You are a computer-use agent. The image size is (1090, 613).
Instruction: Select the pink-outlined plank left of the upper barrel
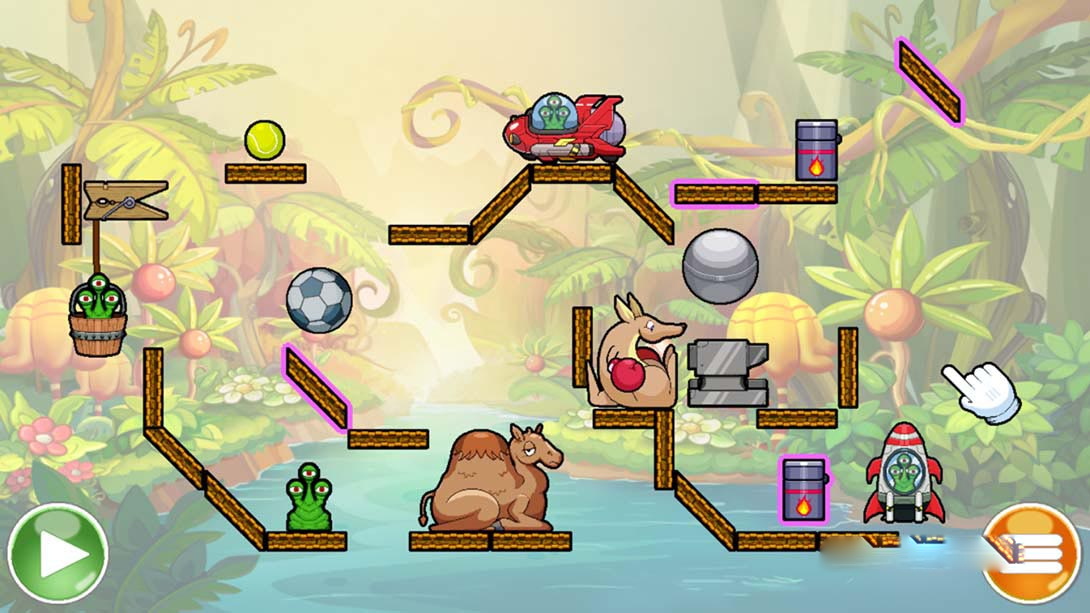[x=714, y=194]
